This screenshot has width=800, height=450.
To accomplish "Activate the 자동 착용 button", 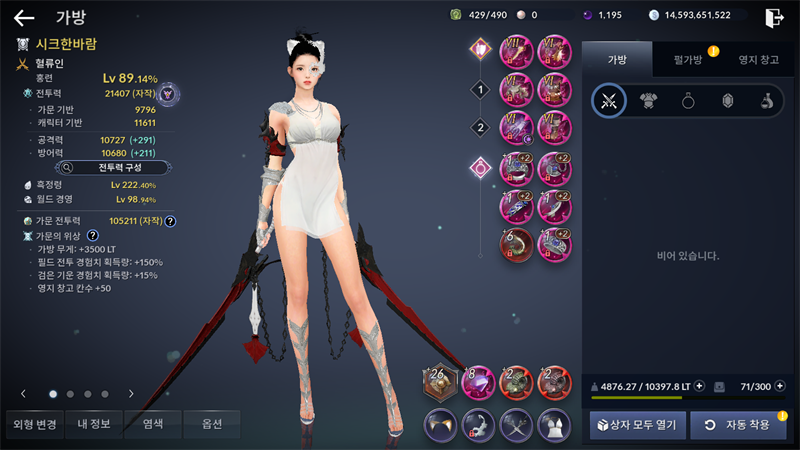I will [x=738, y=425].
